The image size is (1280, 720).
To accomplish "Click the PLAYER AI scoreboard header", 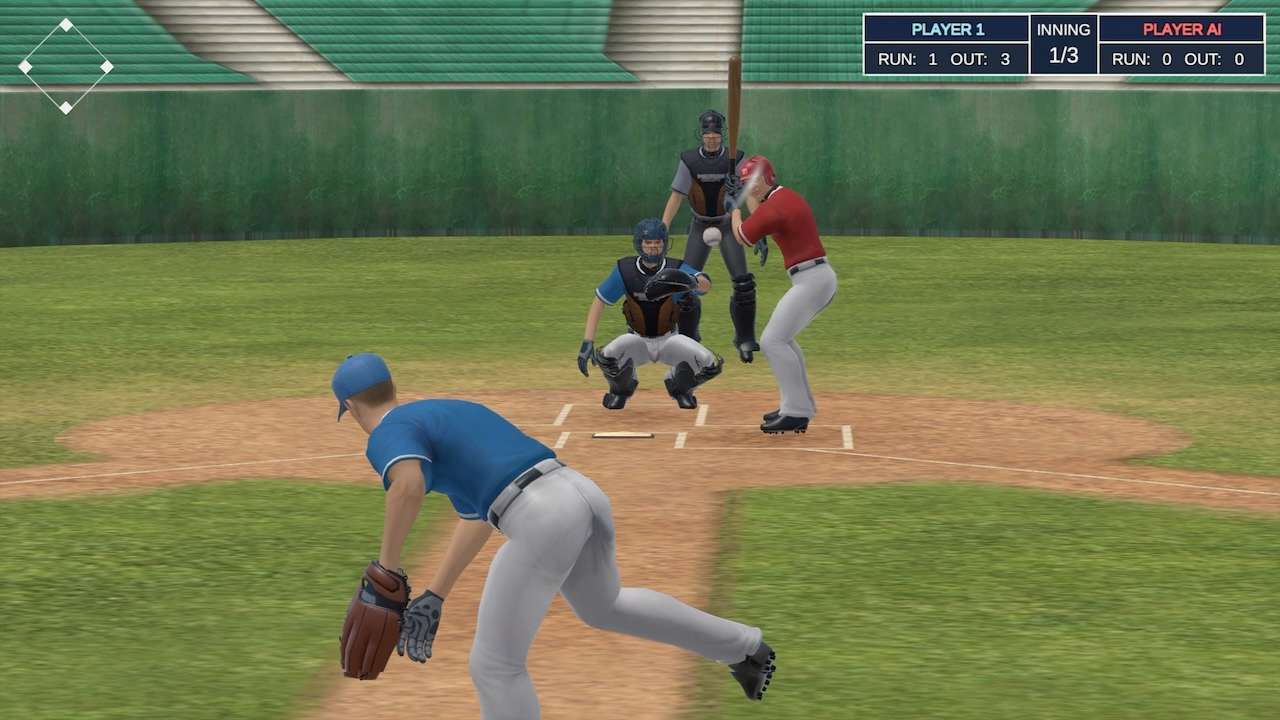I will point(1180,29).
